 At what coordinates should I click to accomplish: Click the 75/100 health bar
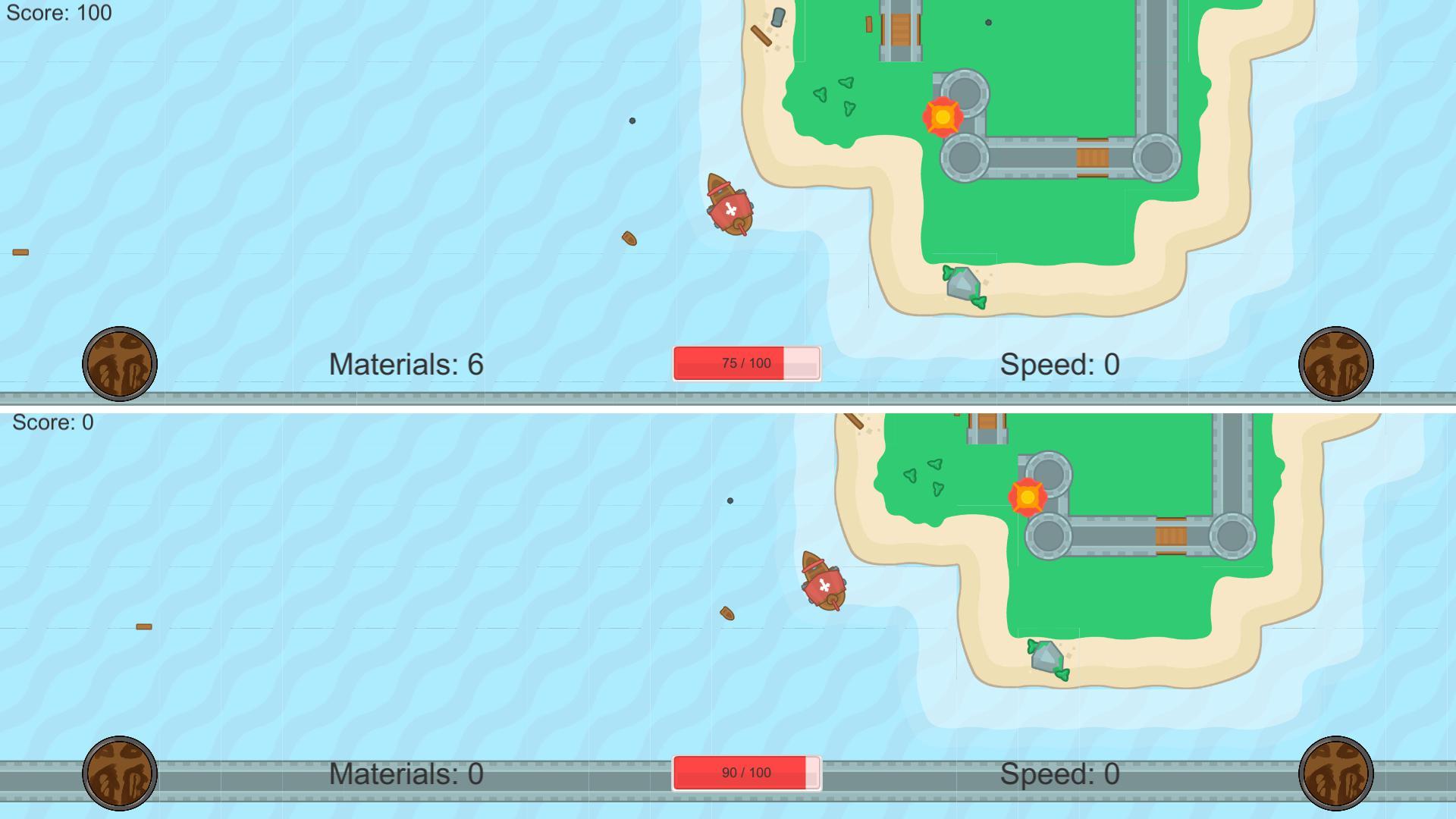tap(747, 363)
